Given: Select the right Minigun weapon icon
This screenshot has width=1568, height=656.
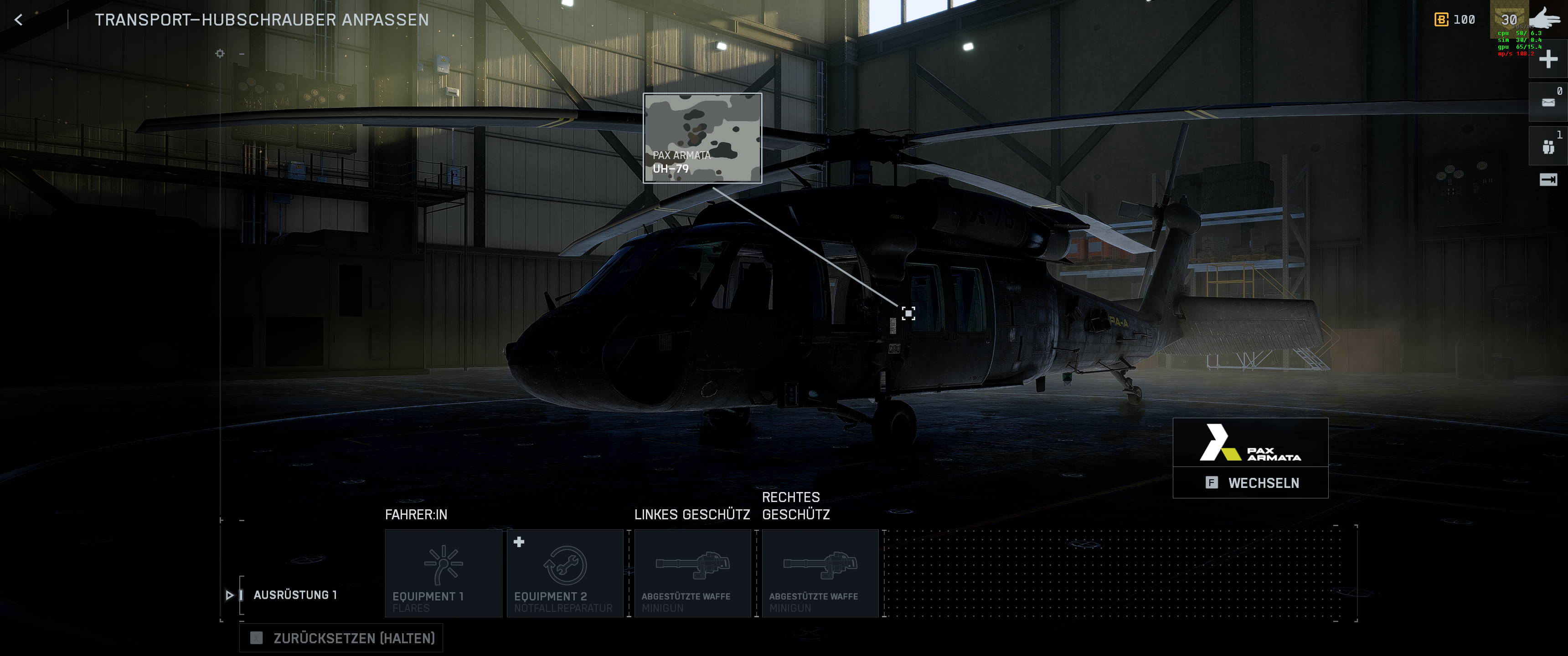Looking at the screenshot, I should [x=820, y=567].
